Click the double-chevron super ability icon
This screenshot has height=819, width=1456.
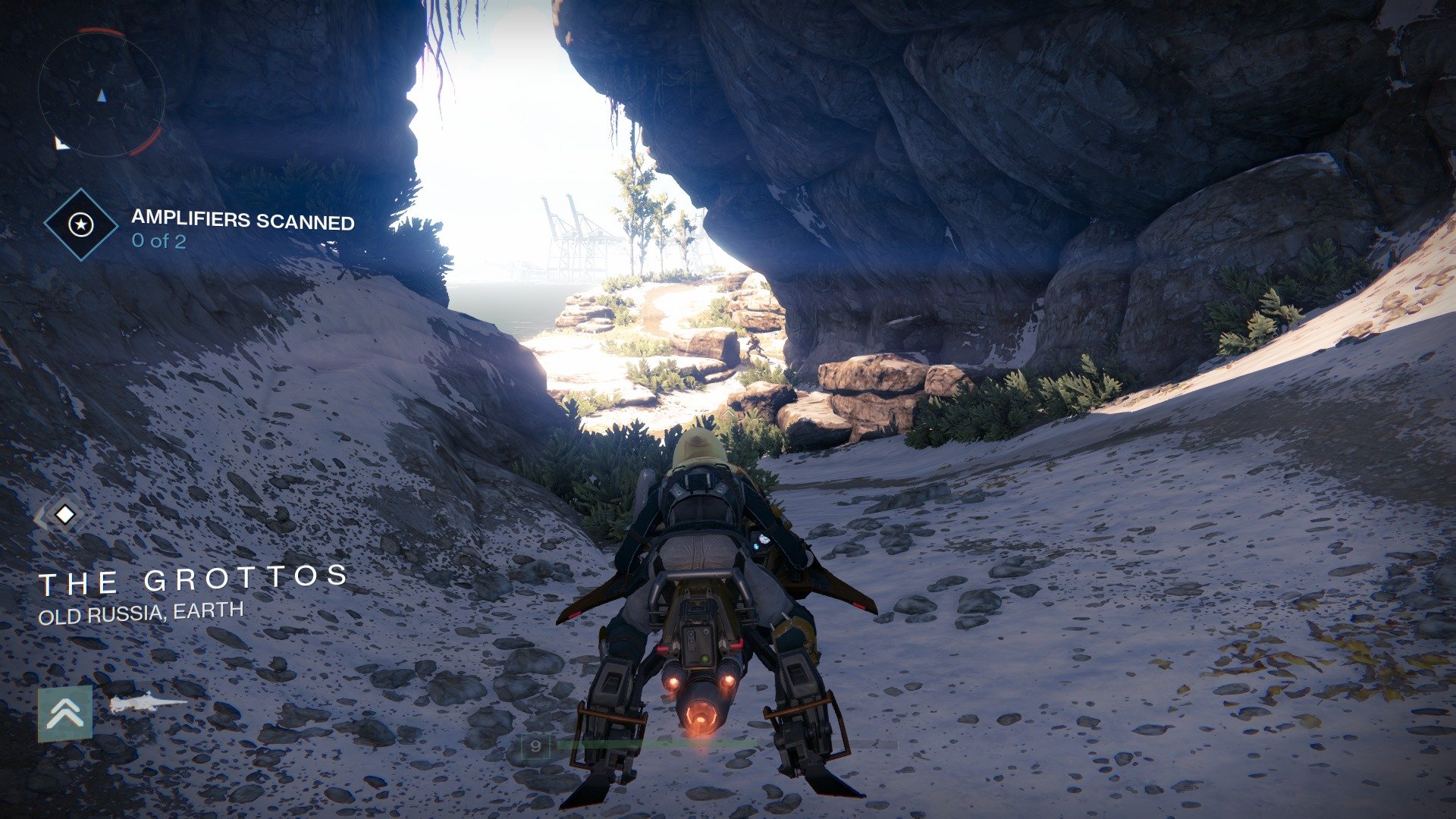point(65,713)
